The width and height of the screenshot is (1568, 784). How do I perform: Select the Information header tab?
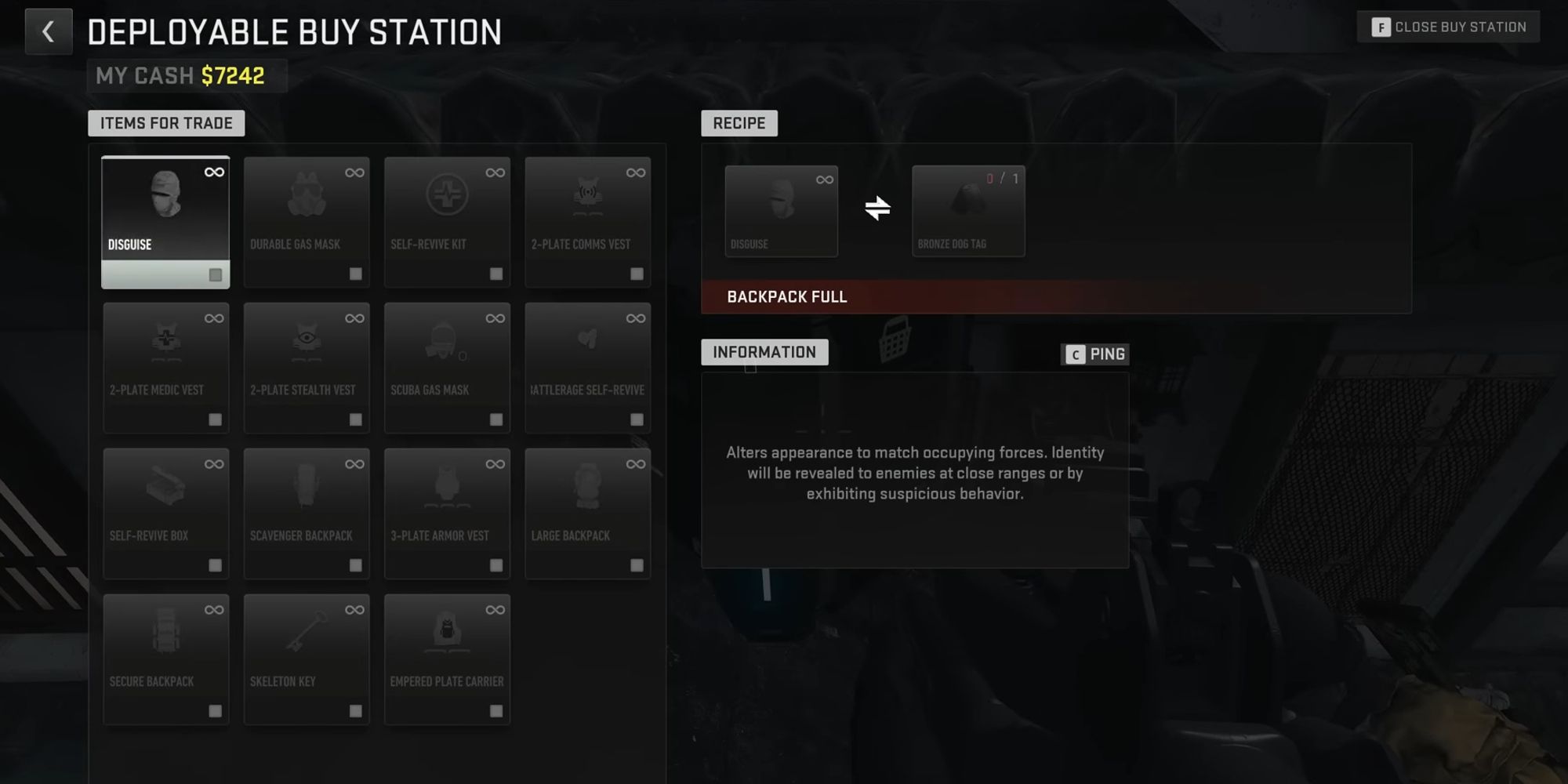pyautogui.click(x=764, y=352)
